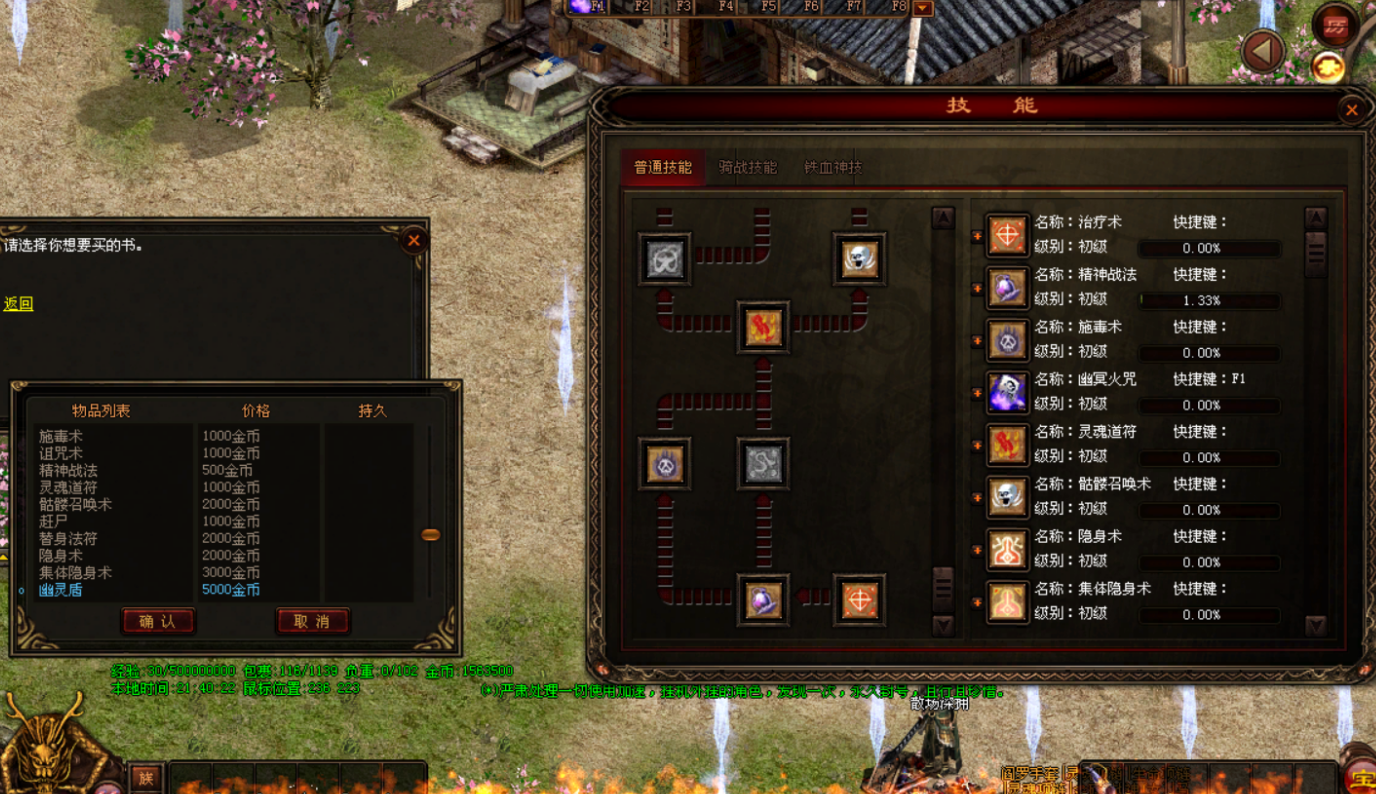The width and height of the screenshot is (1376, 794).
Task: Click the skill tree scroll-down arrow
Action: click(942, 626)
